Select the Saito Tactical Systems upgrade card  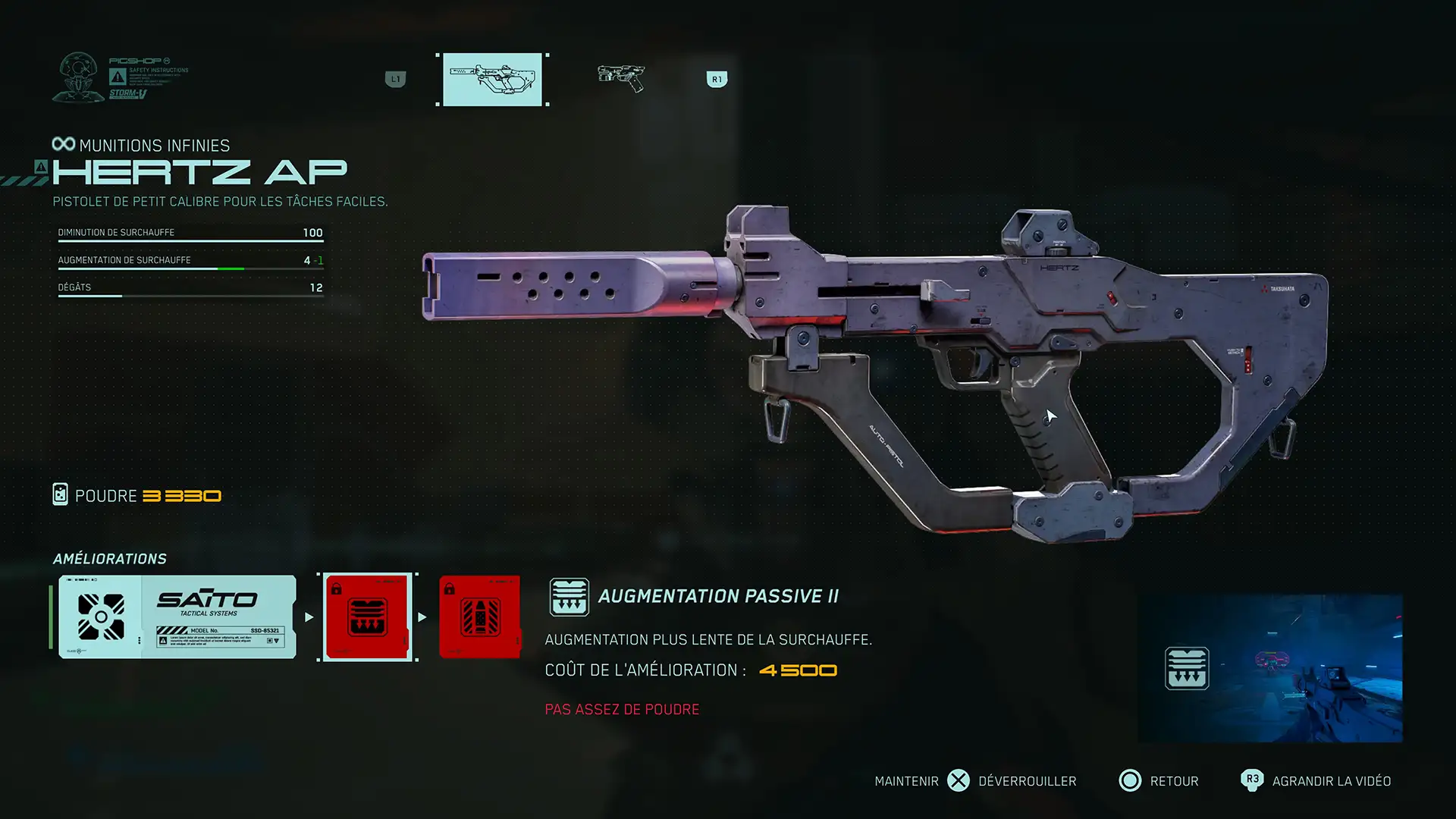point(177,617)
